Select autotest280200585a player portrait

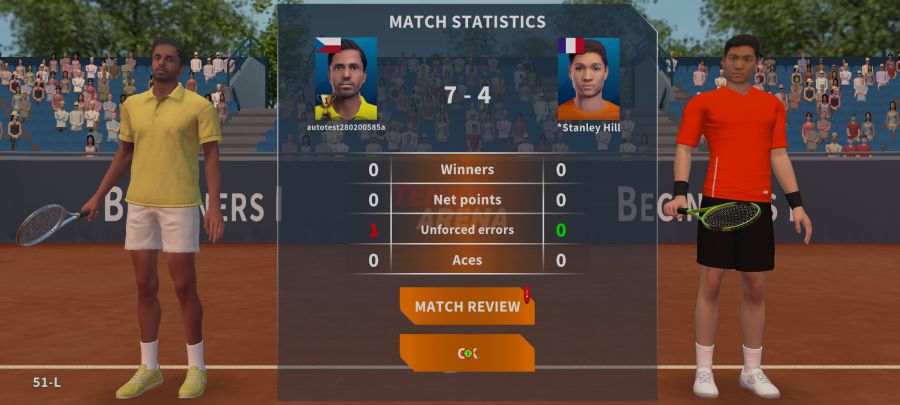coord(346,79)
